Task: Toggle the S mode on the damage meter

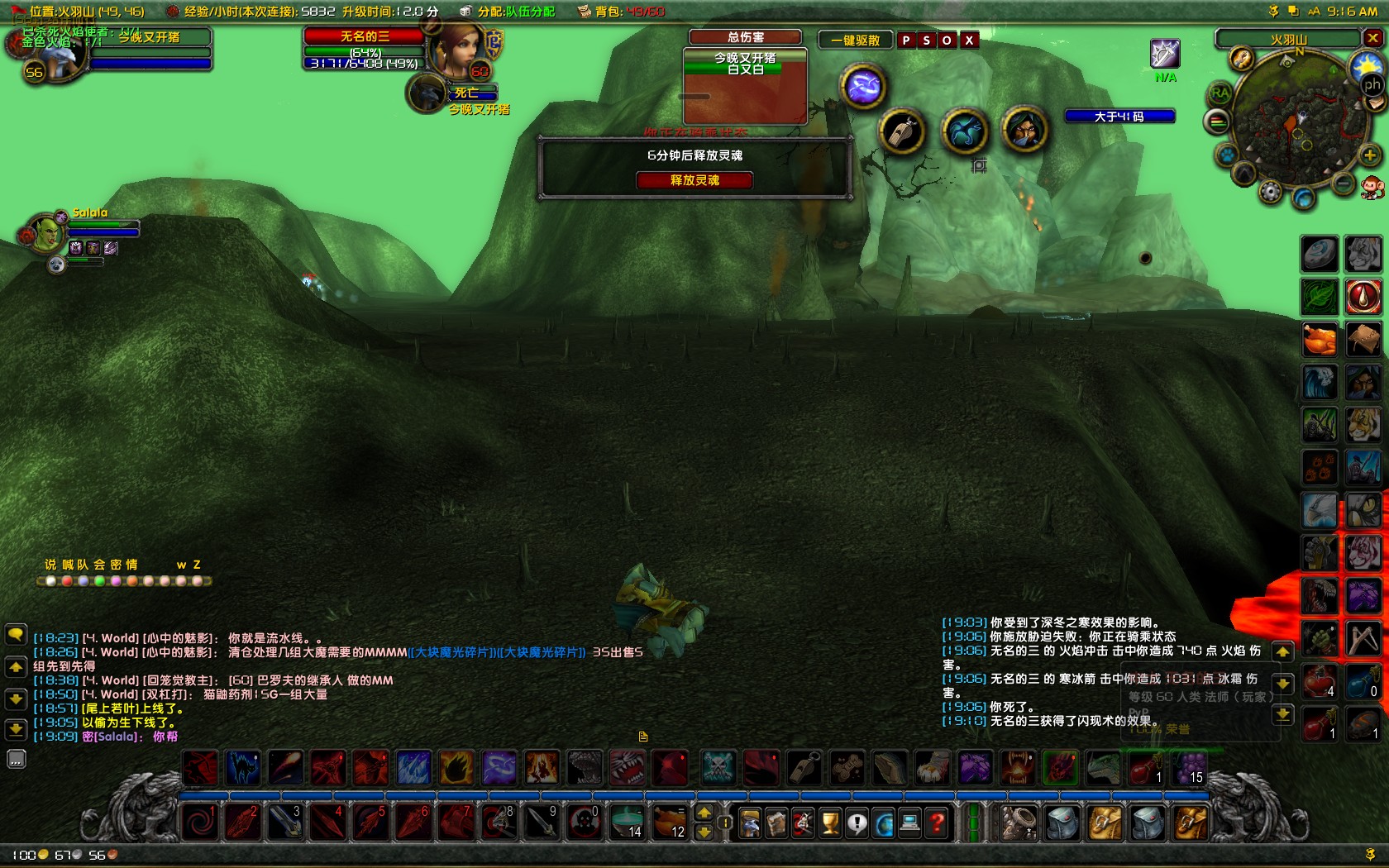Action: (927, 40)
